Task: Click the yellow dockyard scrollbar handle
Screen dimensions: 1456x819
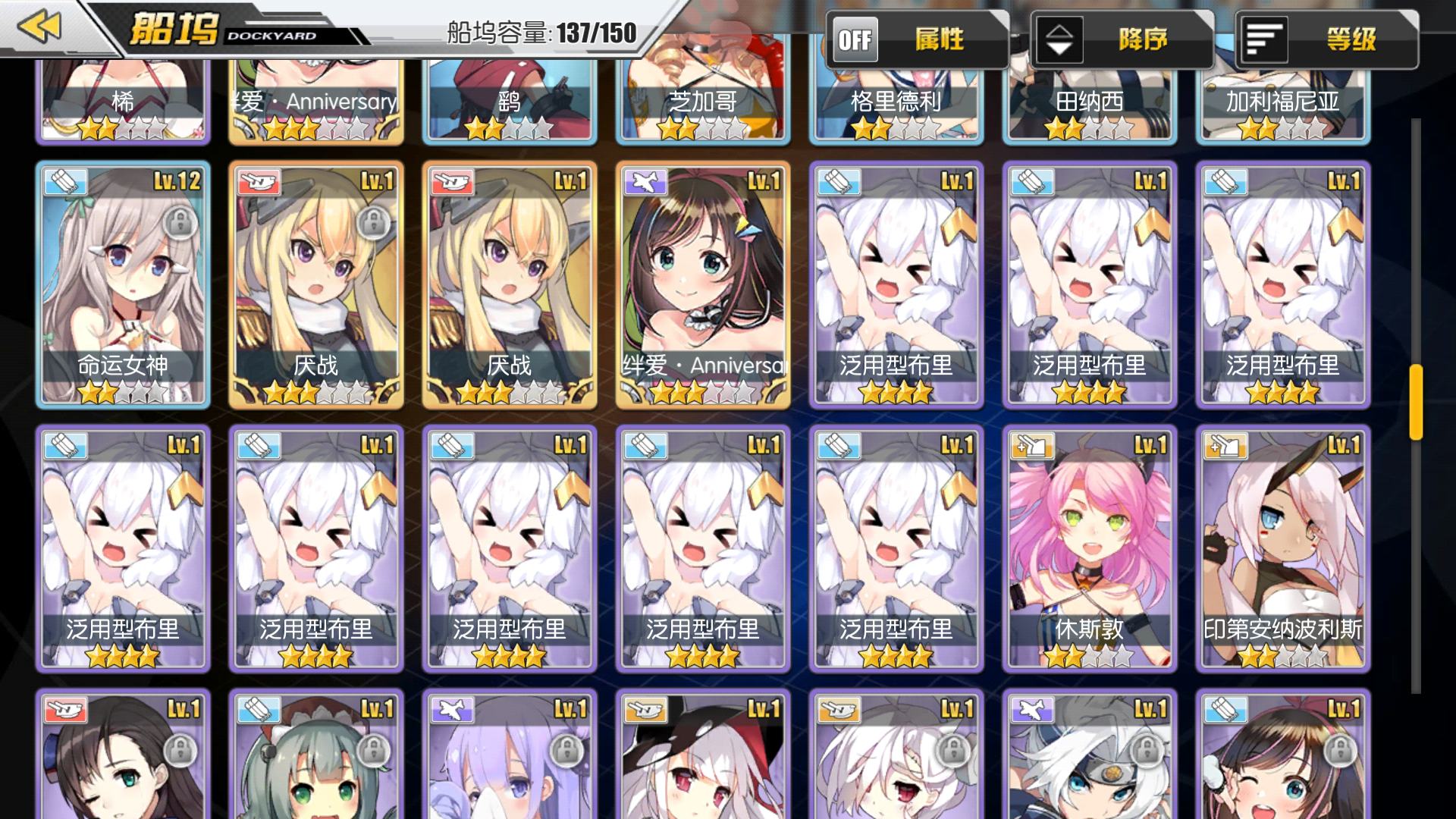Action: point(1415,402)
